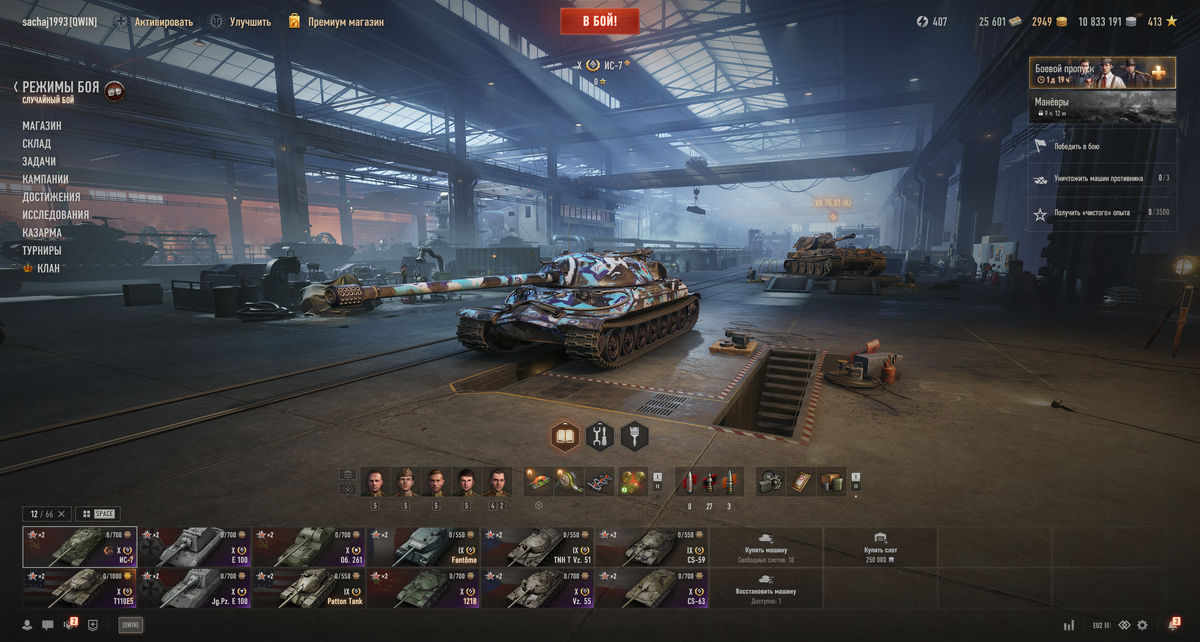Go to the «Склад» depot
This screenshot has width=1200, height=642.
[x=37, y=144]
